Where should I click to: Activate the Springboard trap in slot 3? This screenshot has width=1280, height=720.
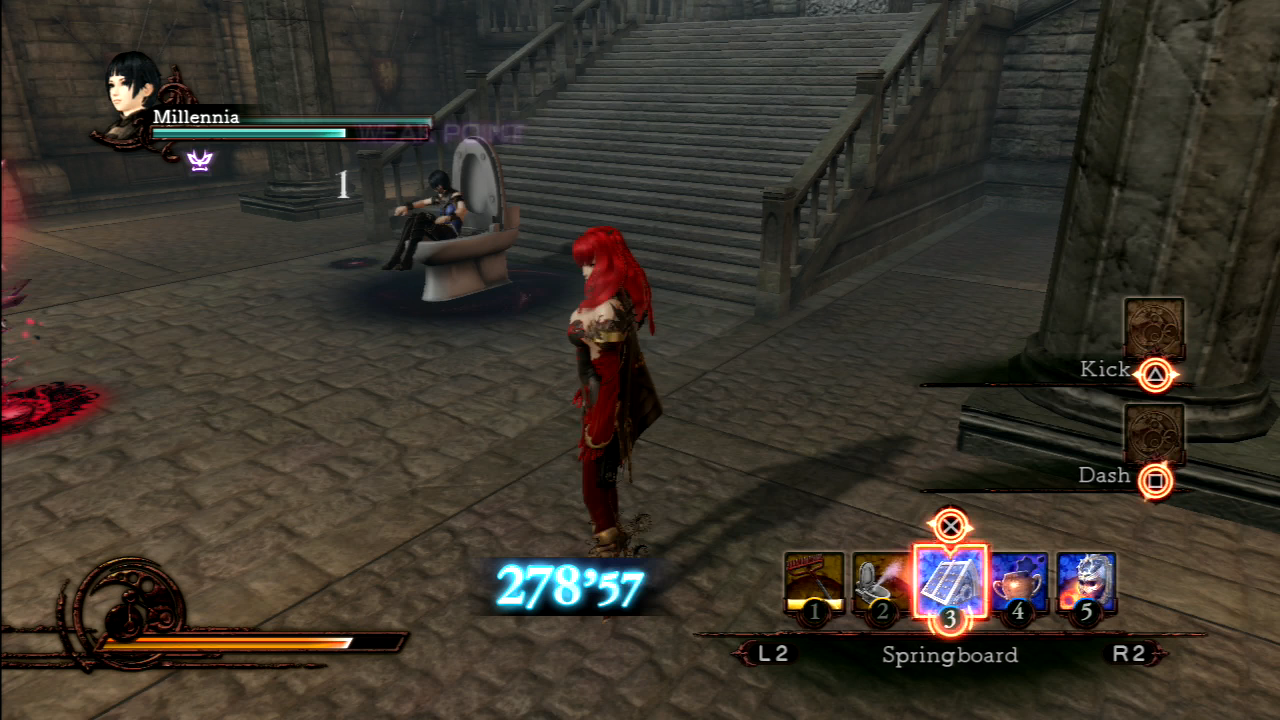(949, 580)
